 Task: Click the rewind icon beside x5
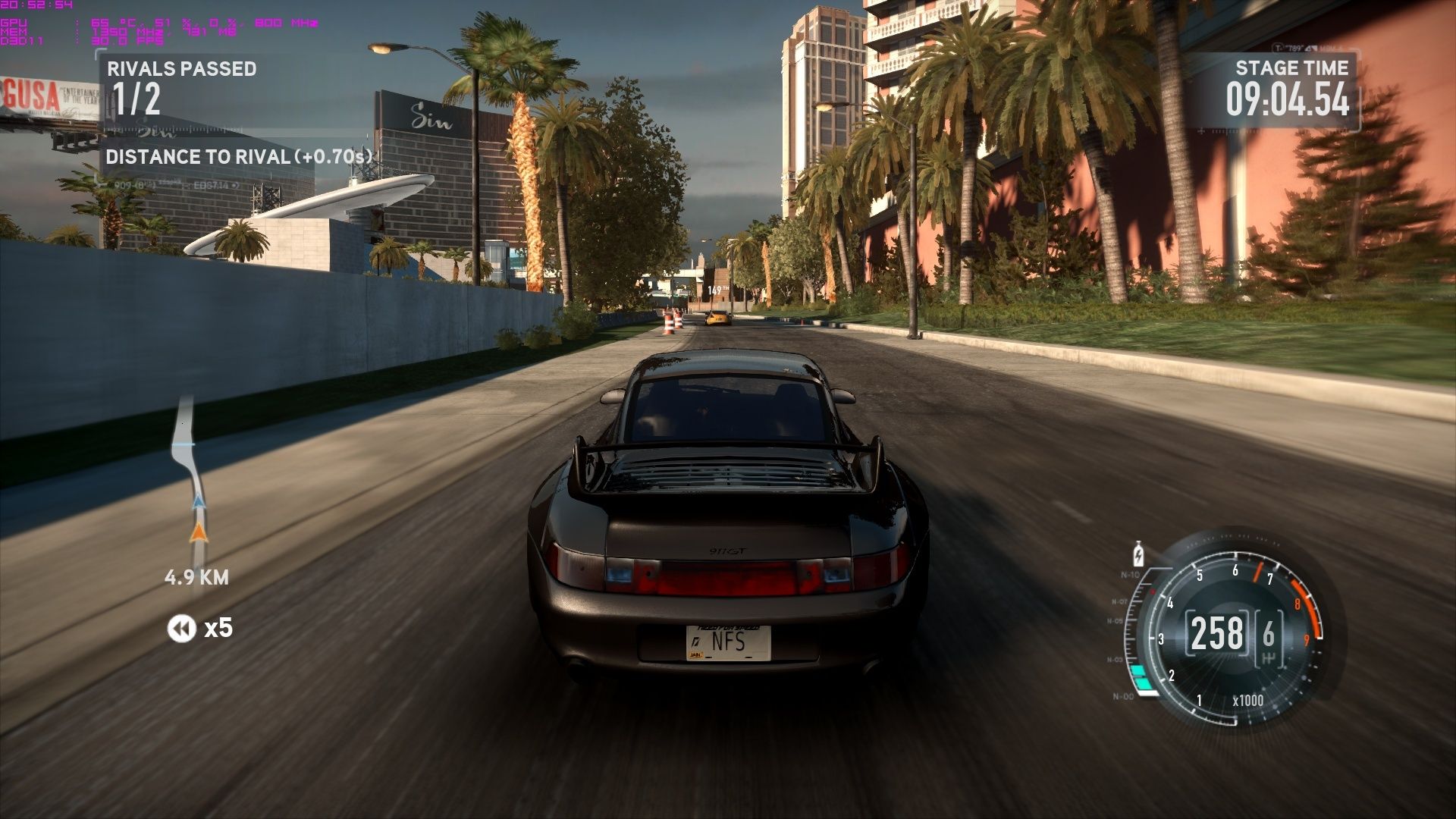[181, 628]
